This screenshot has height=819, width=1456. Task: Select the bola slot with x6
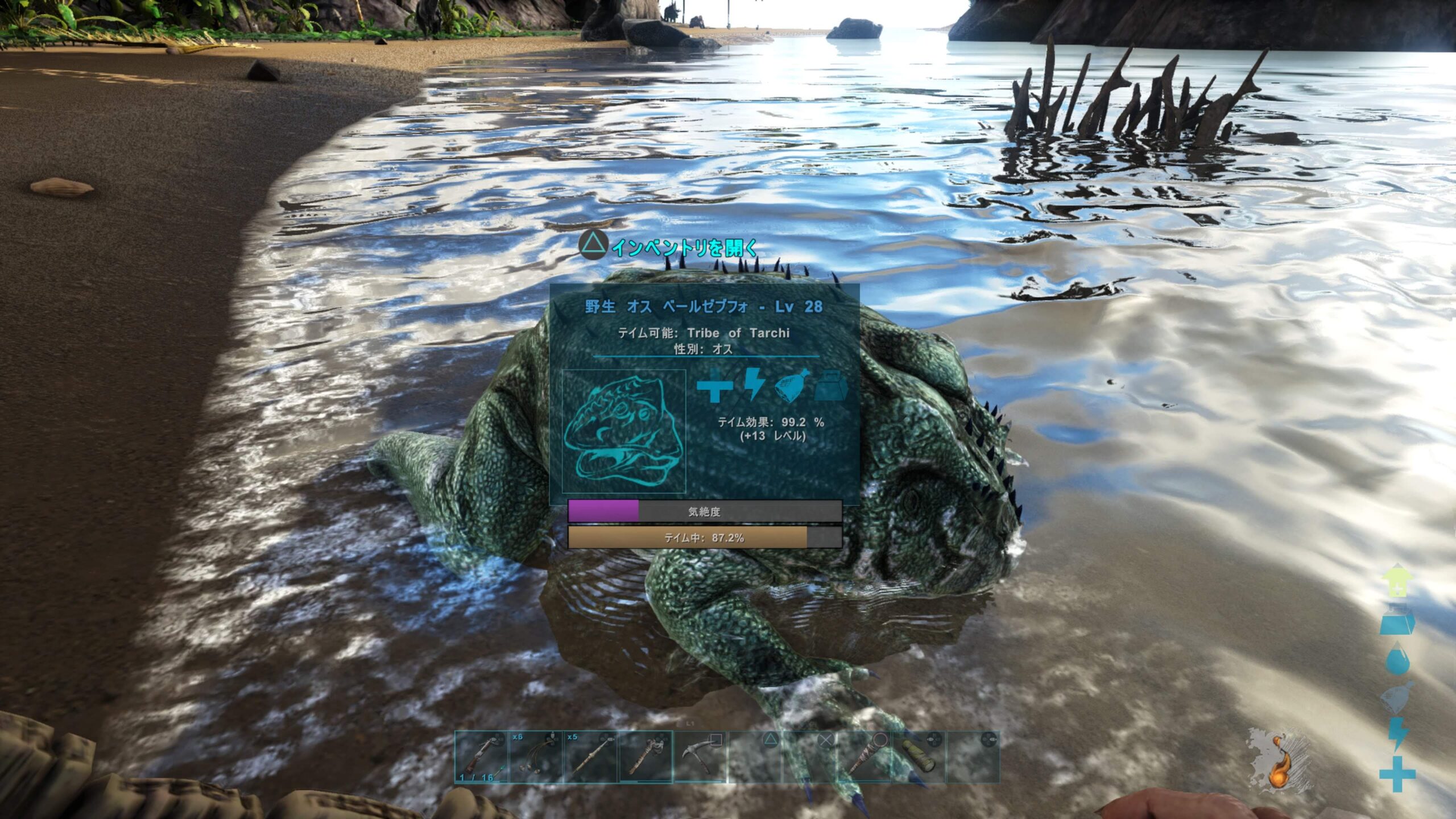click(x=536, y=757)
